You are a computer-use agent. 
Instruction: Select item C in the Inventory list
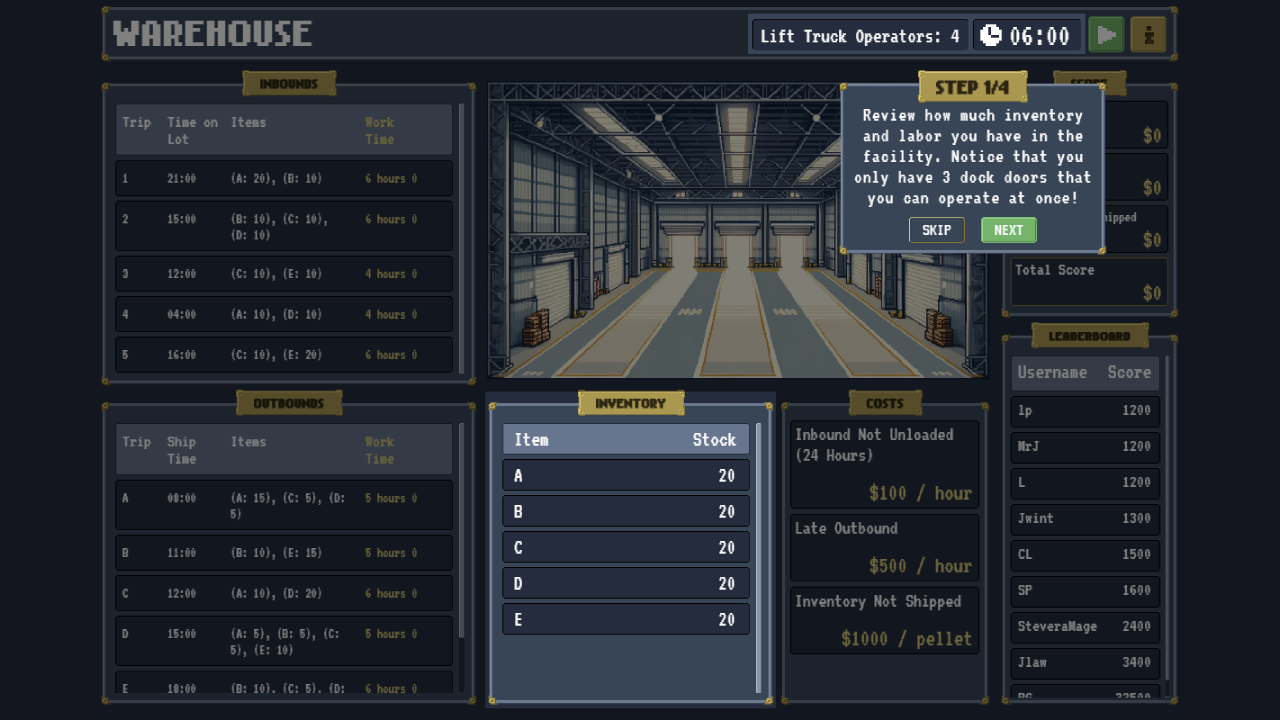pyautogui.click(x=625, y=547)
